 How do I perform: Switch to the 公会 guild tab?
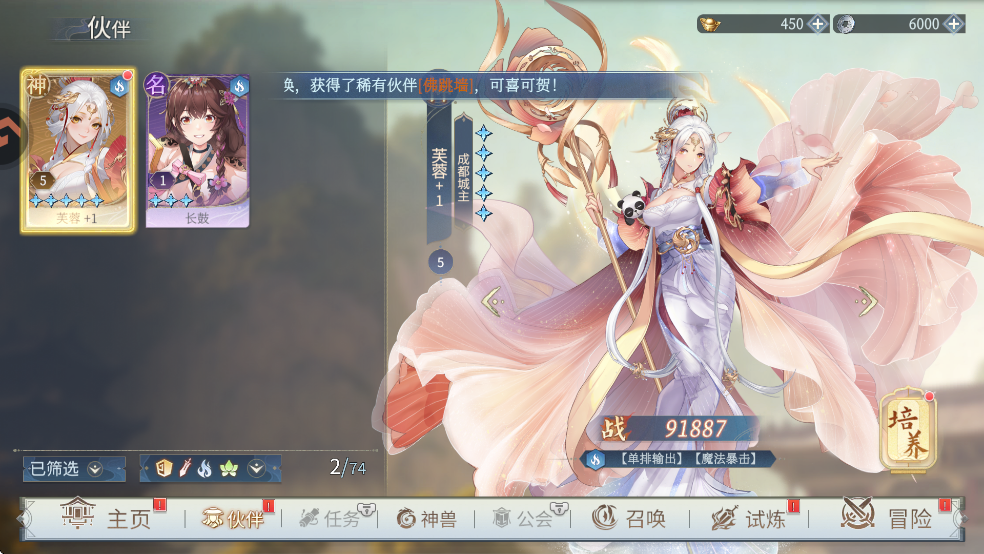pyautogui.click(x=523, y=518)
